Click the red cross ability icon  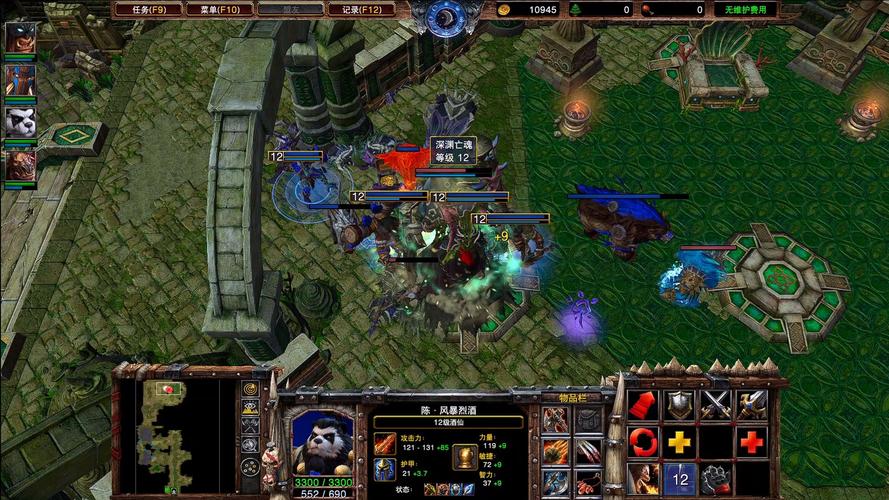coord(752,441)
